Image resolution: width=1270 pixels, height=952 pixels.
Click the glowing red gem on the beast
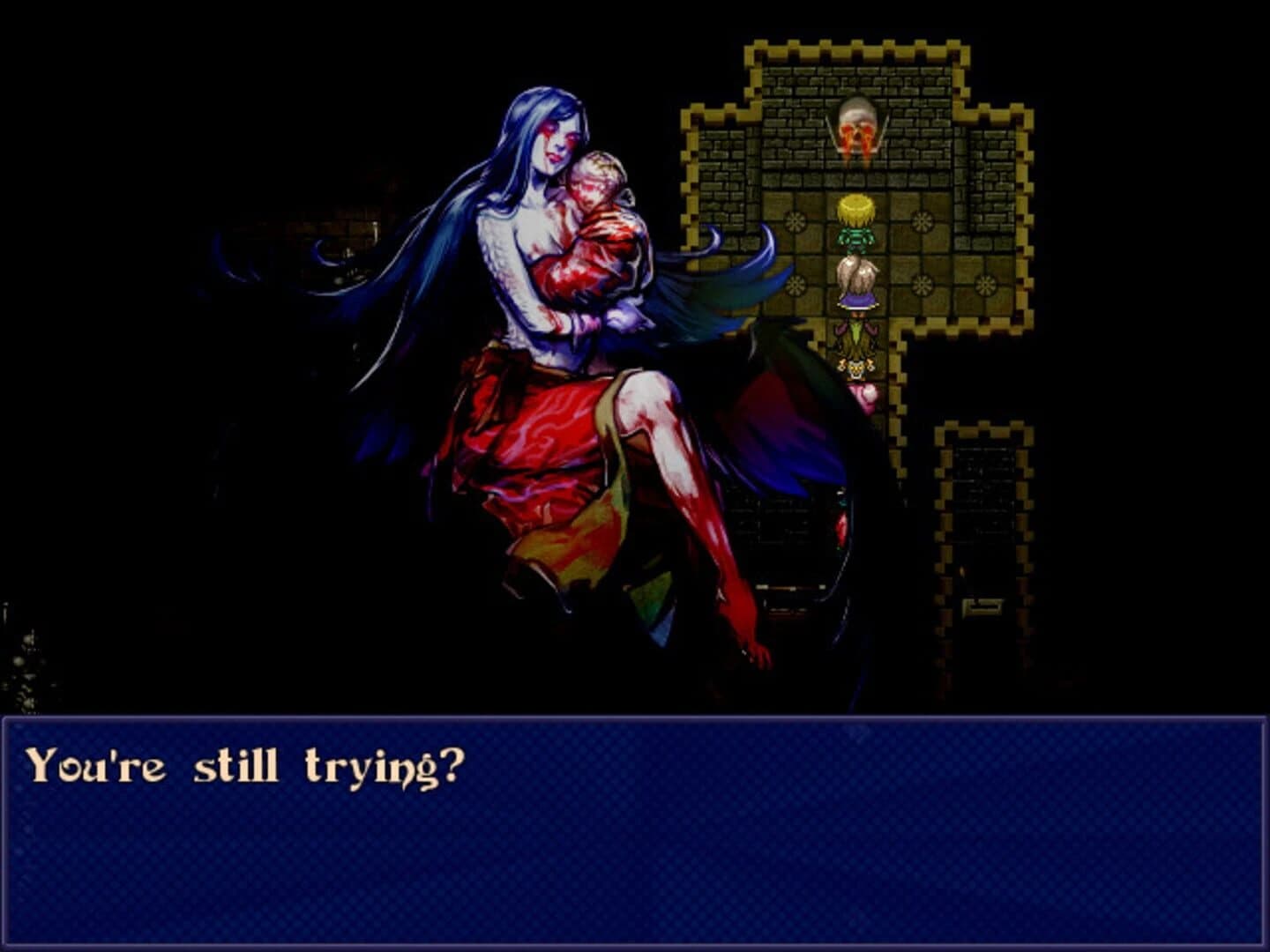click(840, 529)
